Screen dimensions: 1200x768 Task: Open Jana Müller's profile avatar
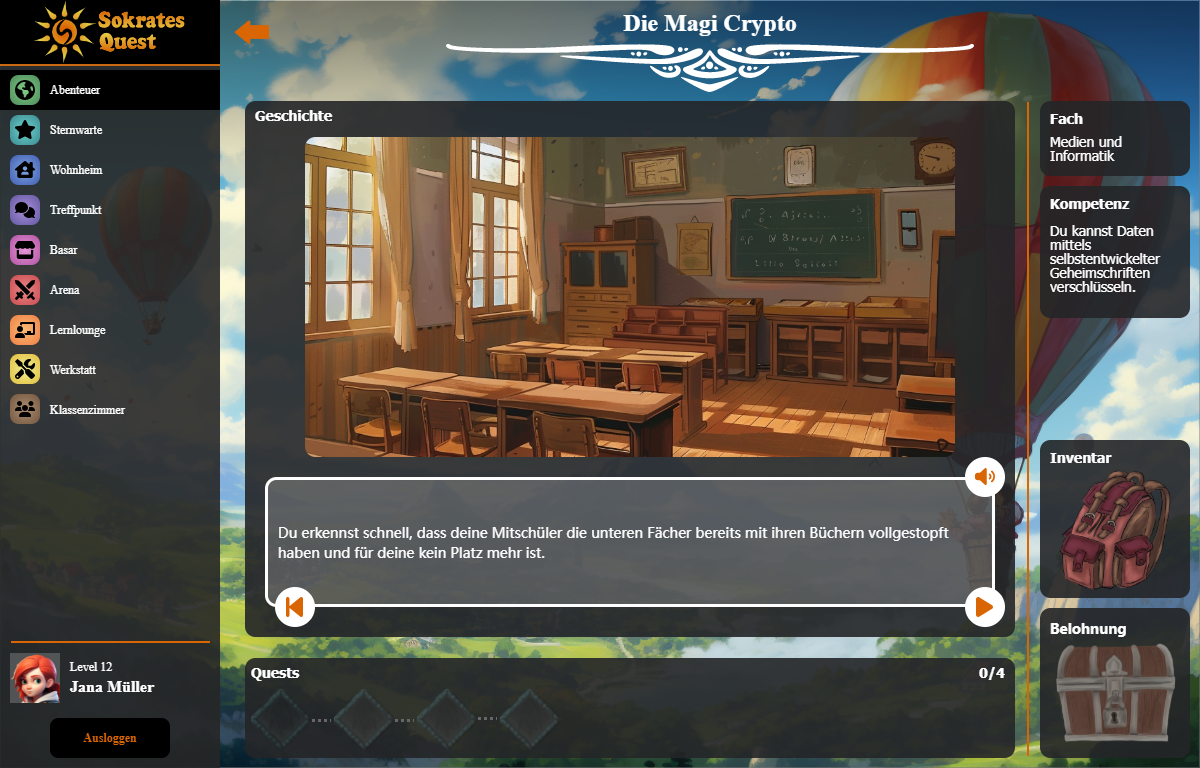tap(35, 678)
